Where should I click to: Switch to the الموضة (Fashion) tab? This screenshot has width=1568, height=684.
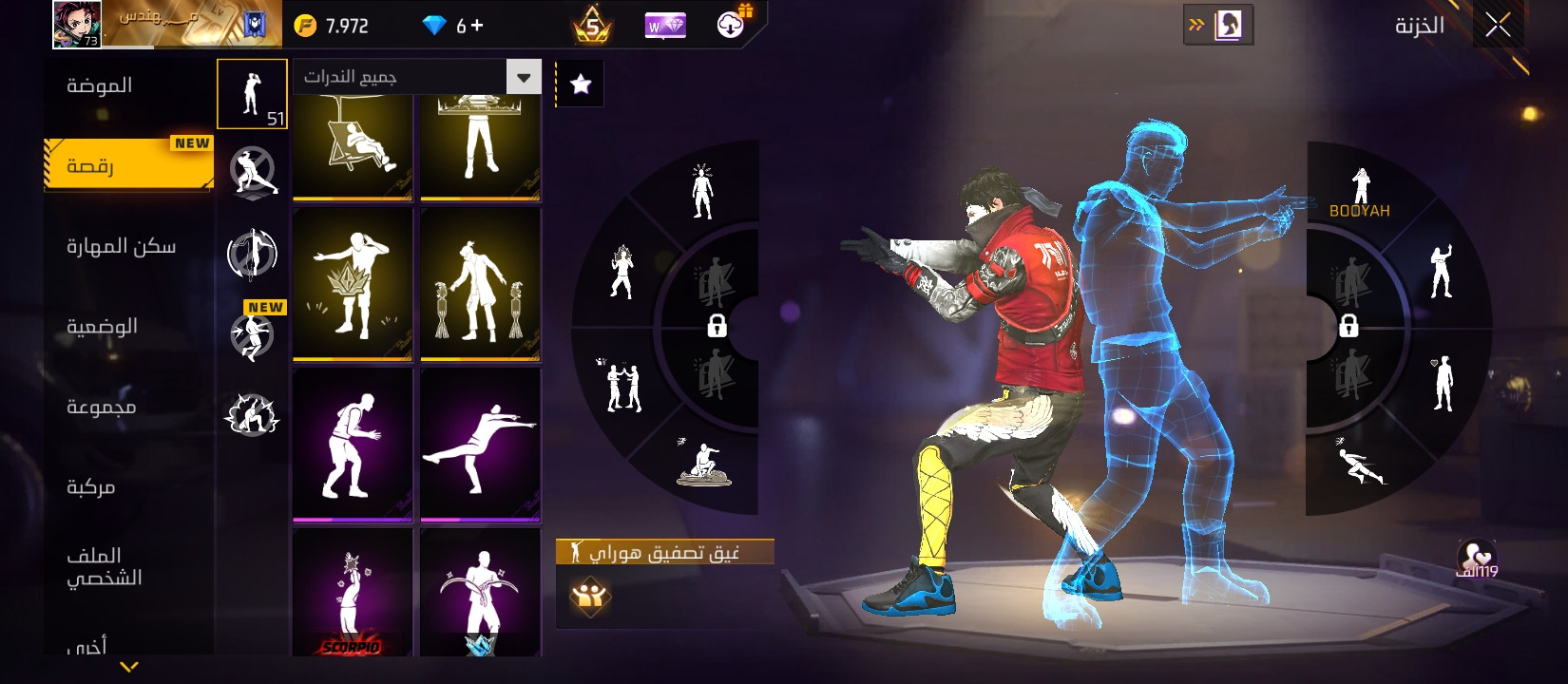point(99,85)
